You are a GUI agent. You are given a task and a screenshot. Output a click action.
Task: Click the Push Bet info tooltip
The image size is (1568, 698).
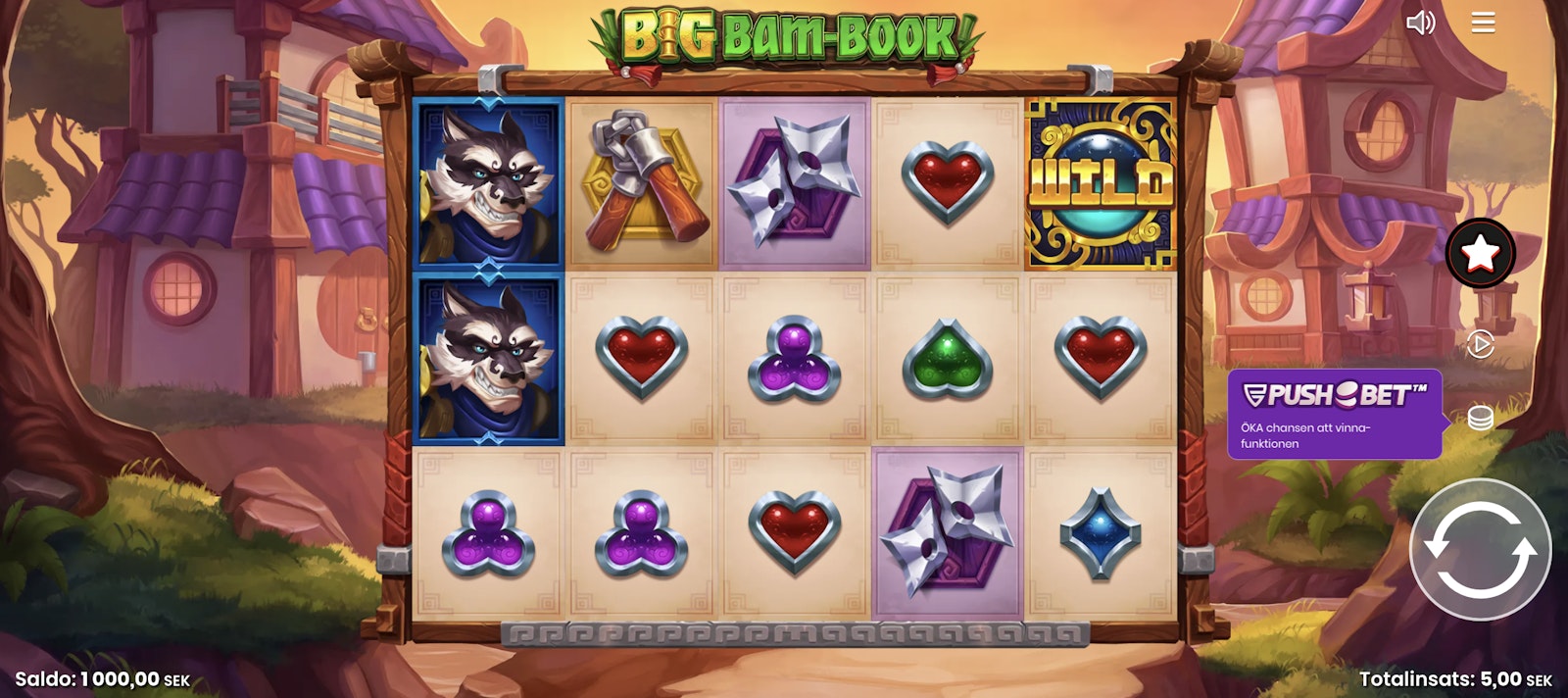(x=1334, y=414)
